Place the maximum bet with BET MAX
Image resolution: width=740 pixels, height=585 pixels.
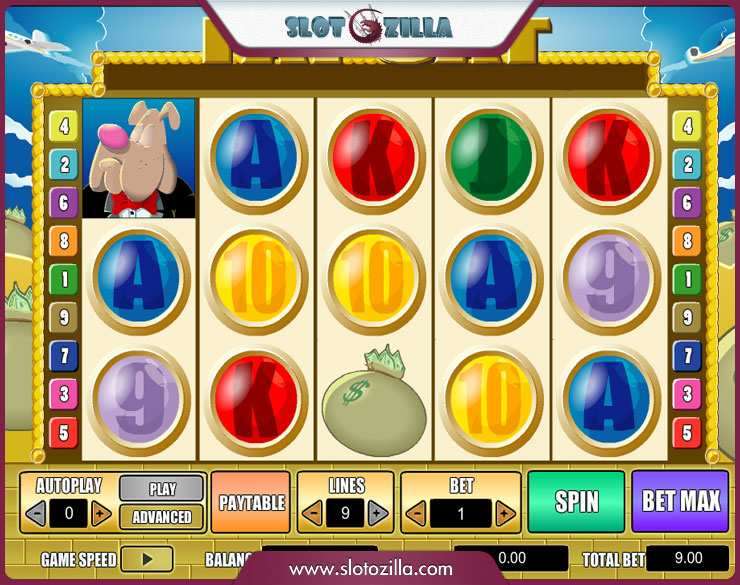680,501
